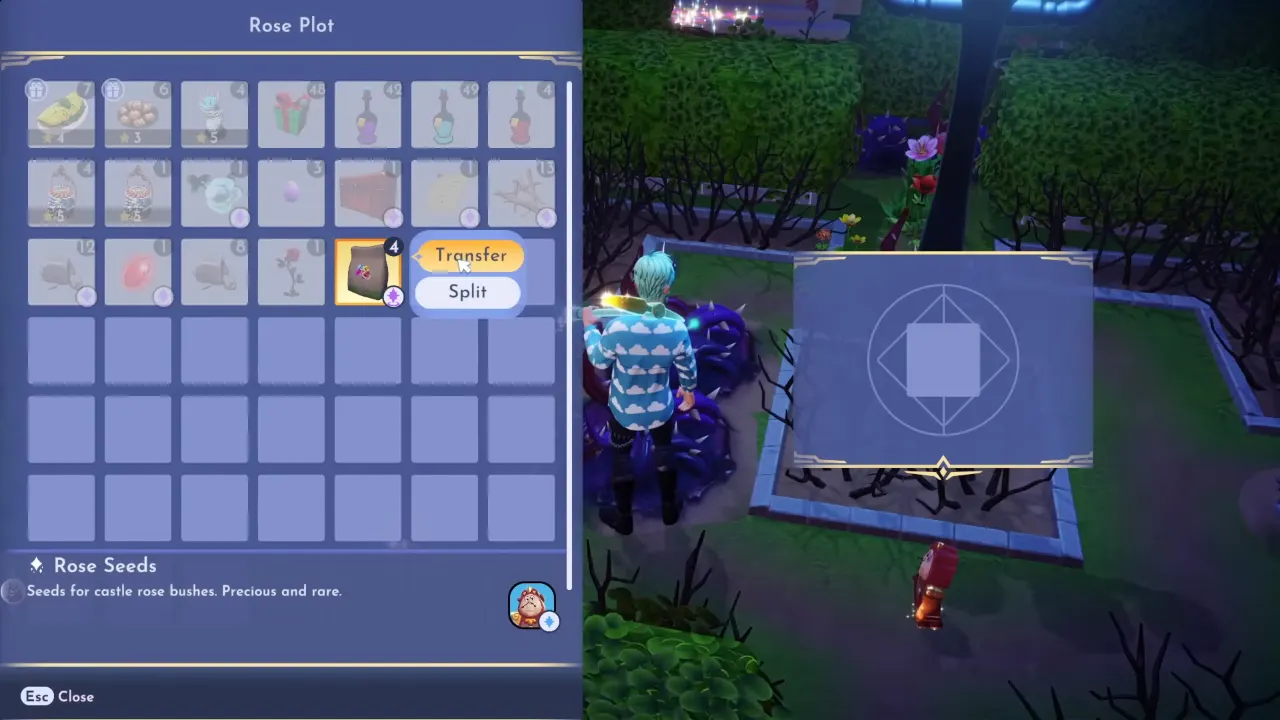This screenshot has height=720, width=1280.
Task: Click Split on the Rose Seeds menu
Action: click(467, 291)
